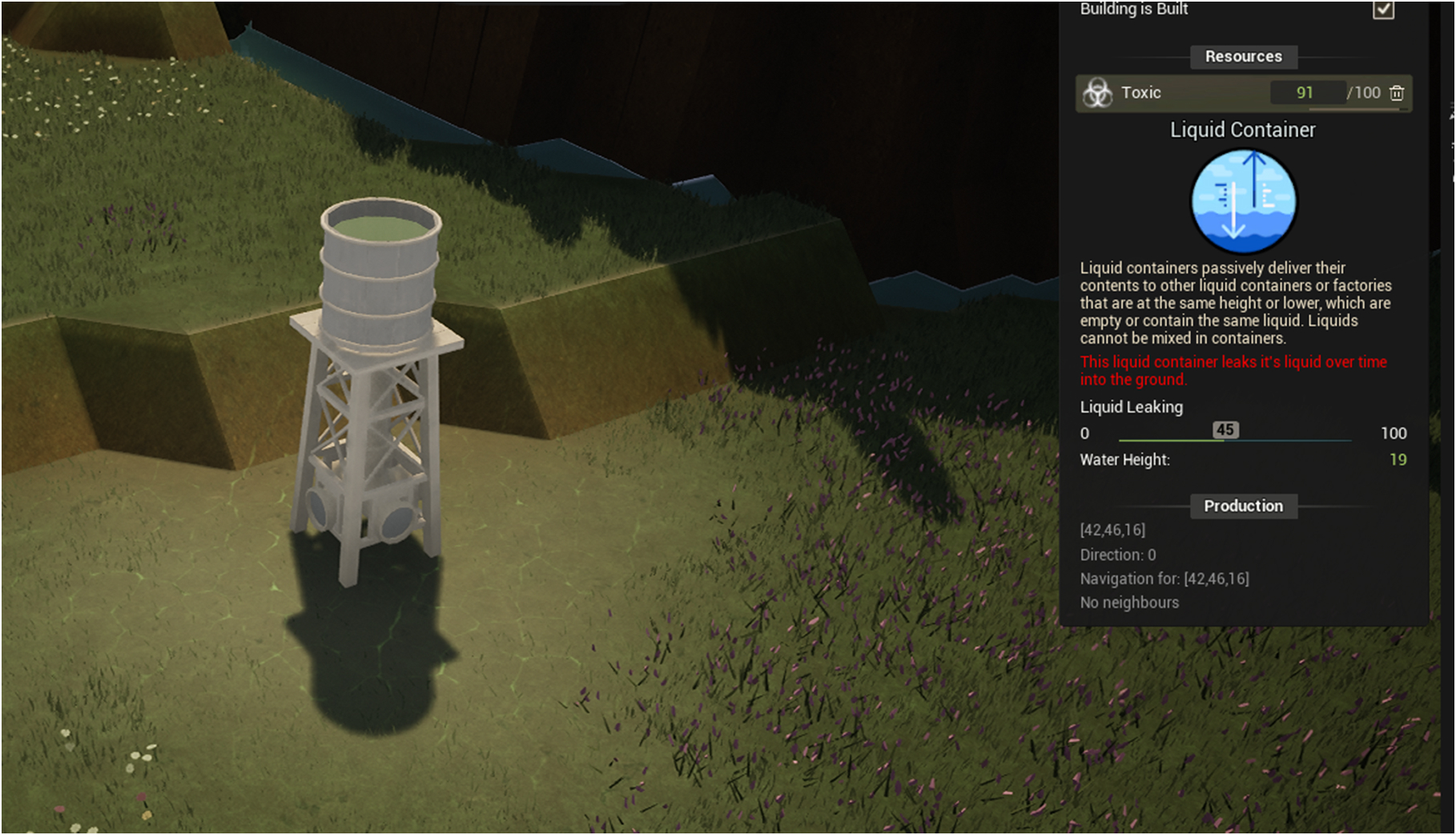Click the Navigation for [42,46,16] entry

(x=1166, y=578)
